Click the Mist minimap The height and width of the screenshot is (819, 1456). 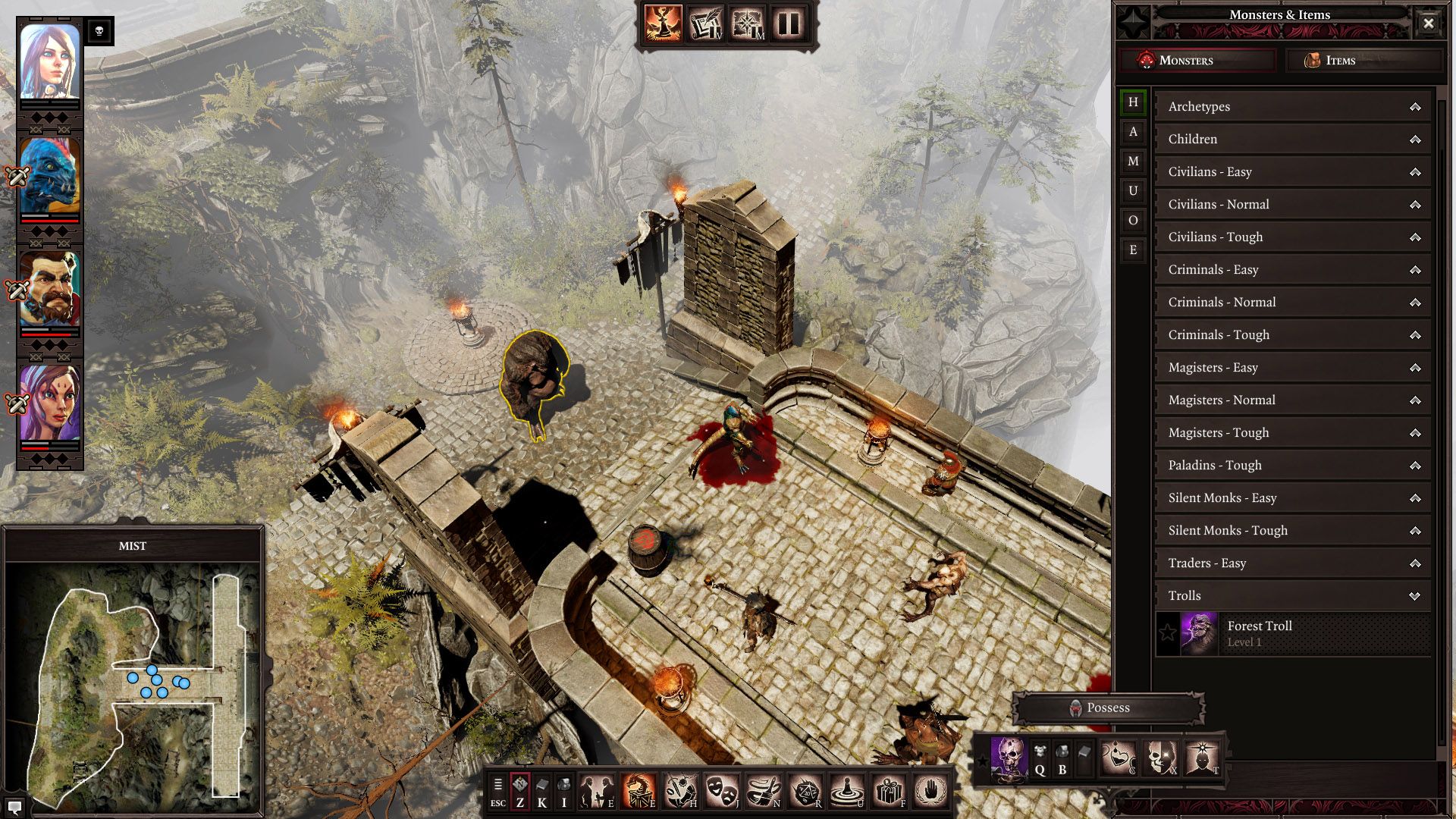pos(133,681)
